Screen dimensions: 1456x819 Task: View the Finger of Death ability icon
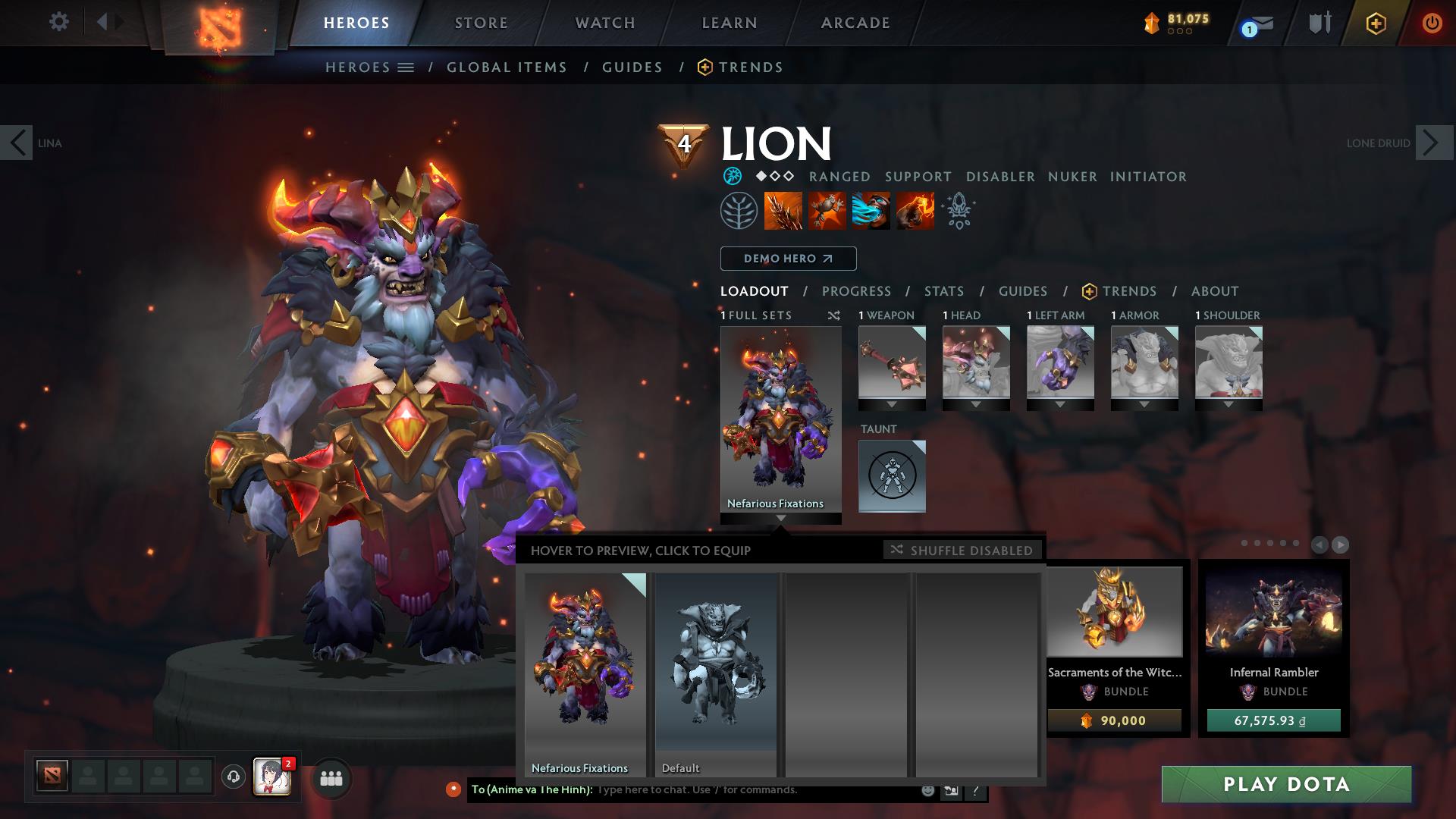point(915,212)
